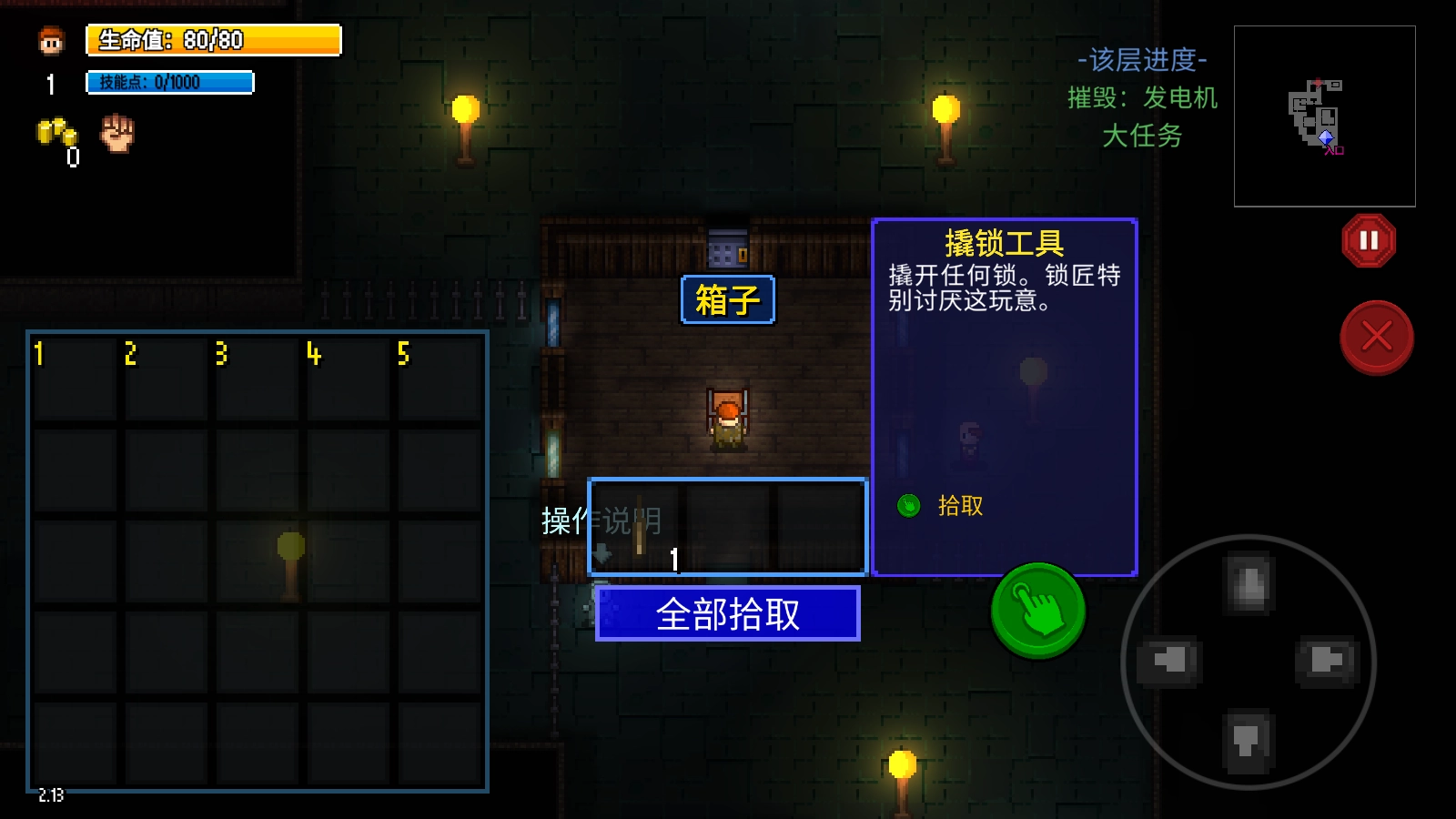Tap the small green 拾取 pickup hand icon
Viewport: 1456px width, 819px height.
tap(907, 506)
